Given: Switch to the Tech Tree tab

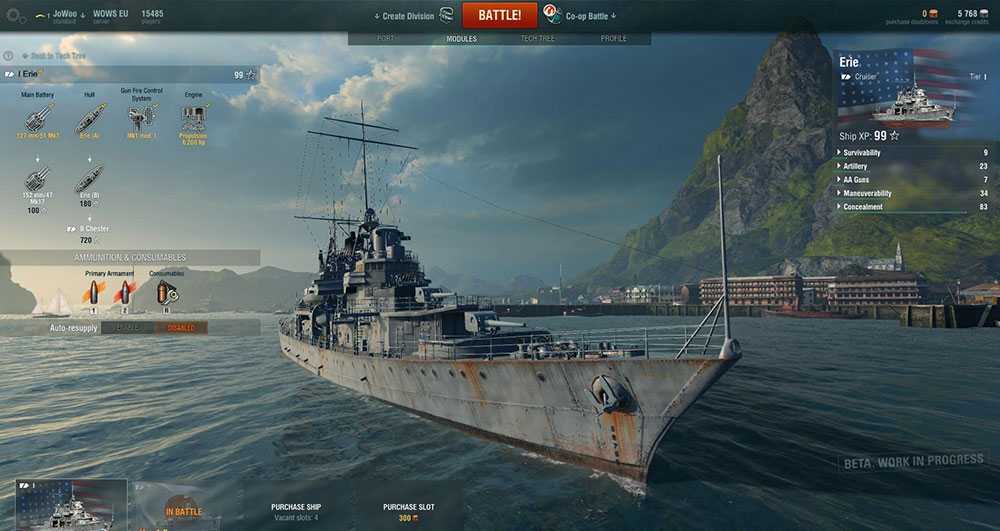Looking at the screenshot, I should [538, 39].
